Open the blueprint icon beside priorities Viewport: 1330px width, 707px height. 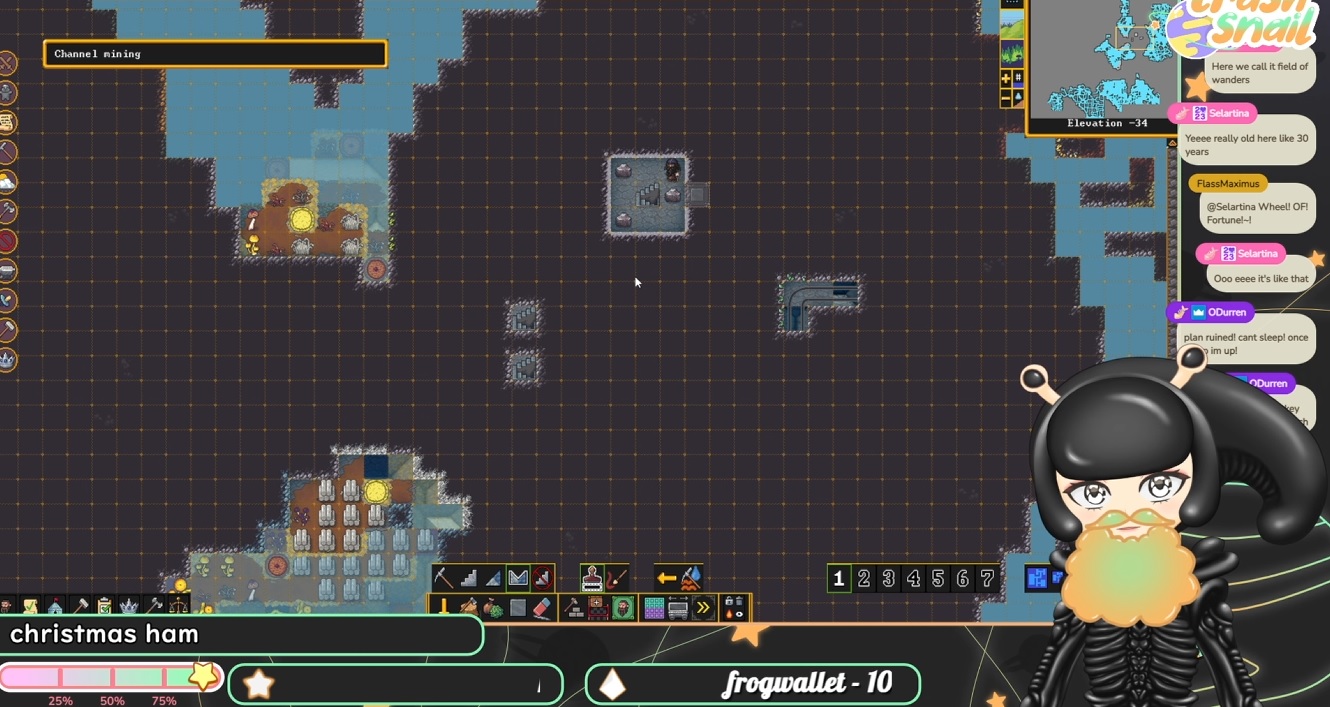(x=1037, y=578)
